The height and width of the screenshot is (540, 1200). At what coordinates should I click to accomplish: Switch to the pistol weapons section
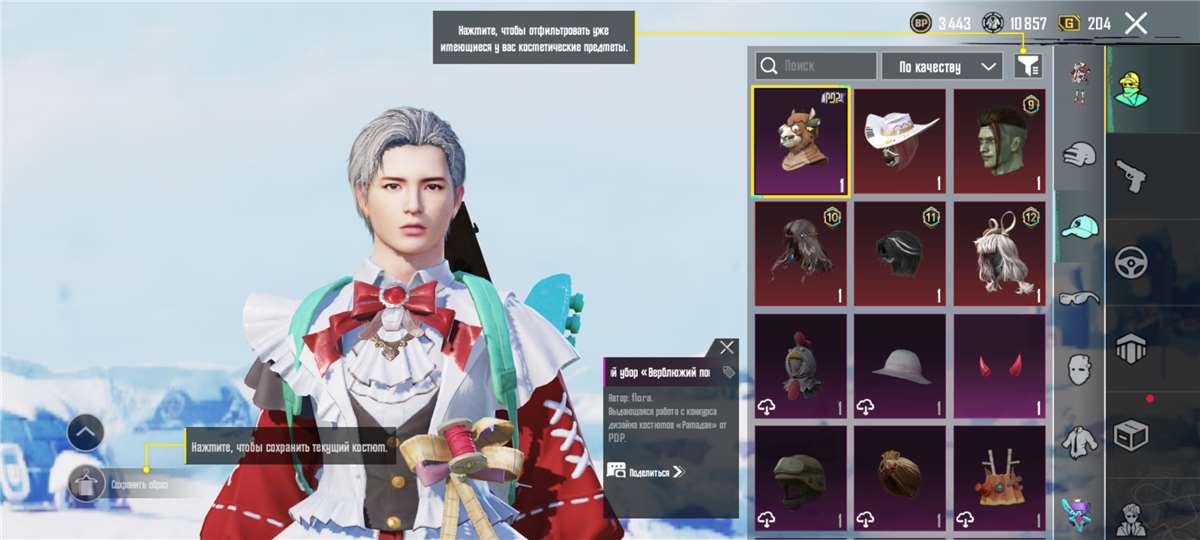(x=1132, y=176)
